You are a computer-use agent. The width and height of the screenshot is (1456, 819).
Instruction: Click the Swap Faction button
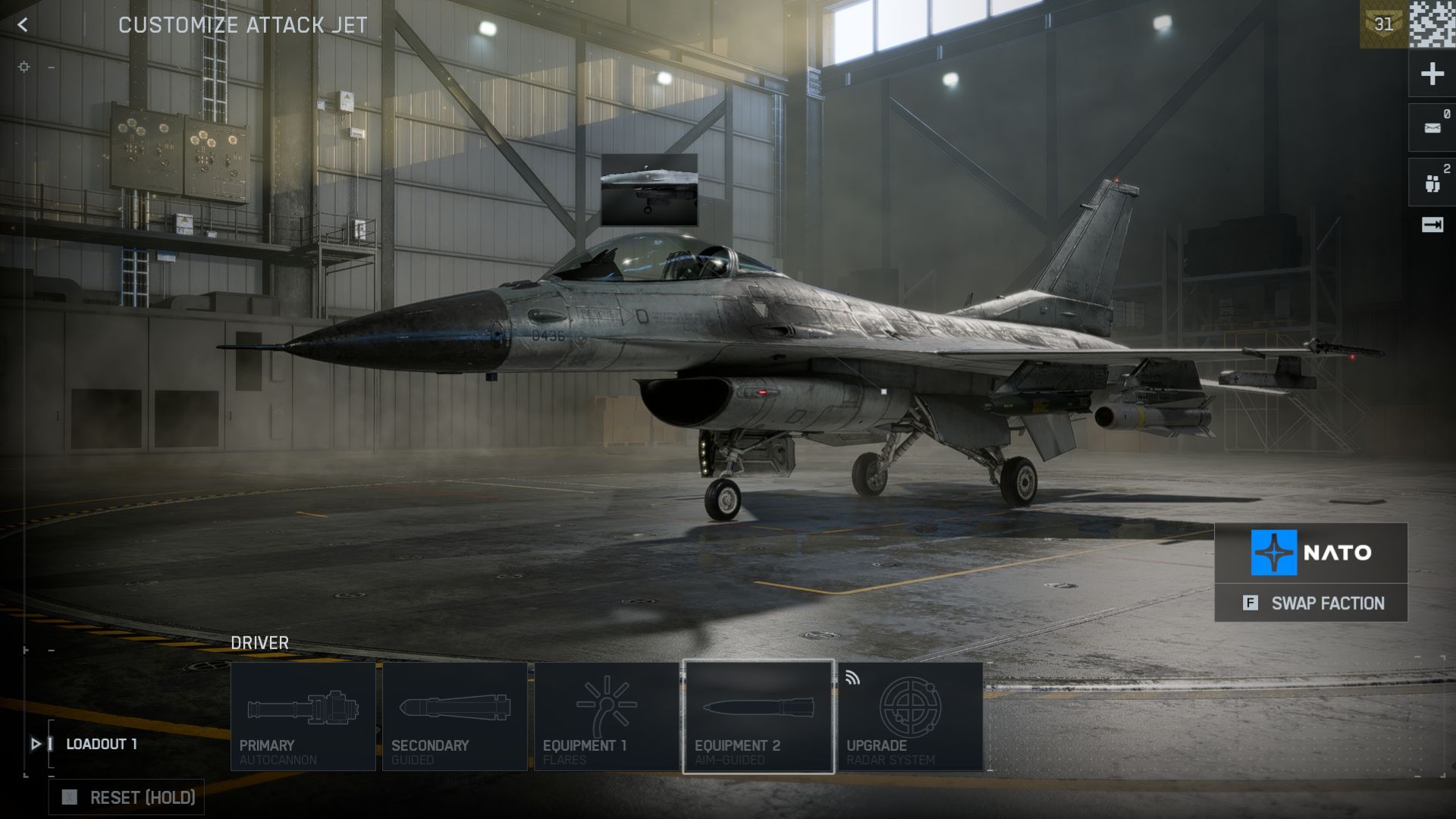[1311, 604]
